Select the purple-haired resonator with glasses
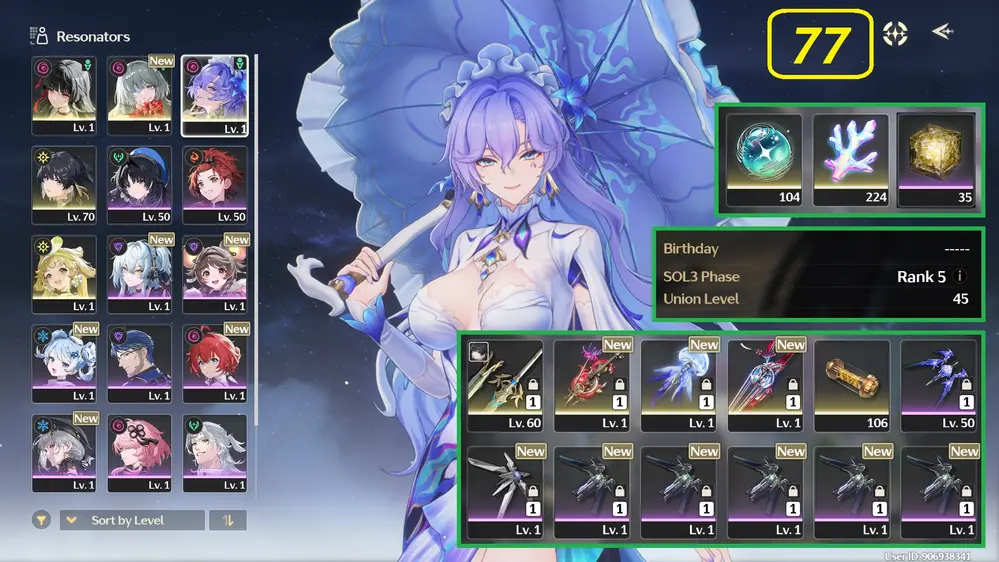 click(x=214, y=95)
